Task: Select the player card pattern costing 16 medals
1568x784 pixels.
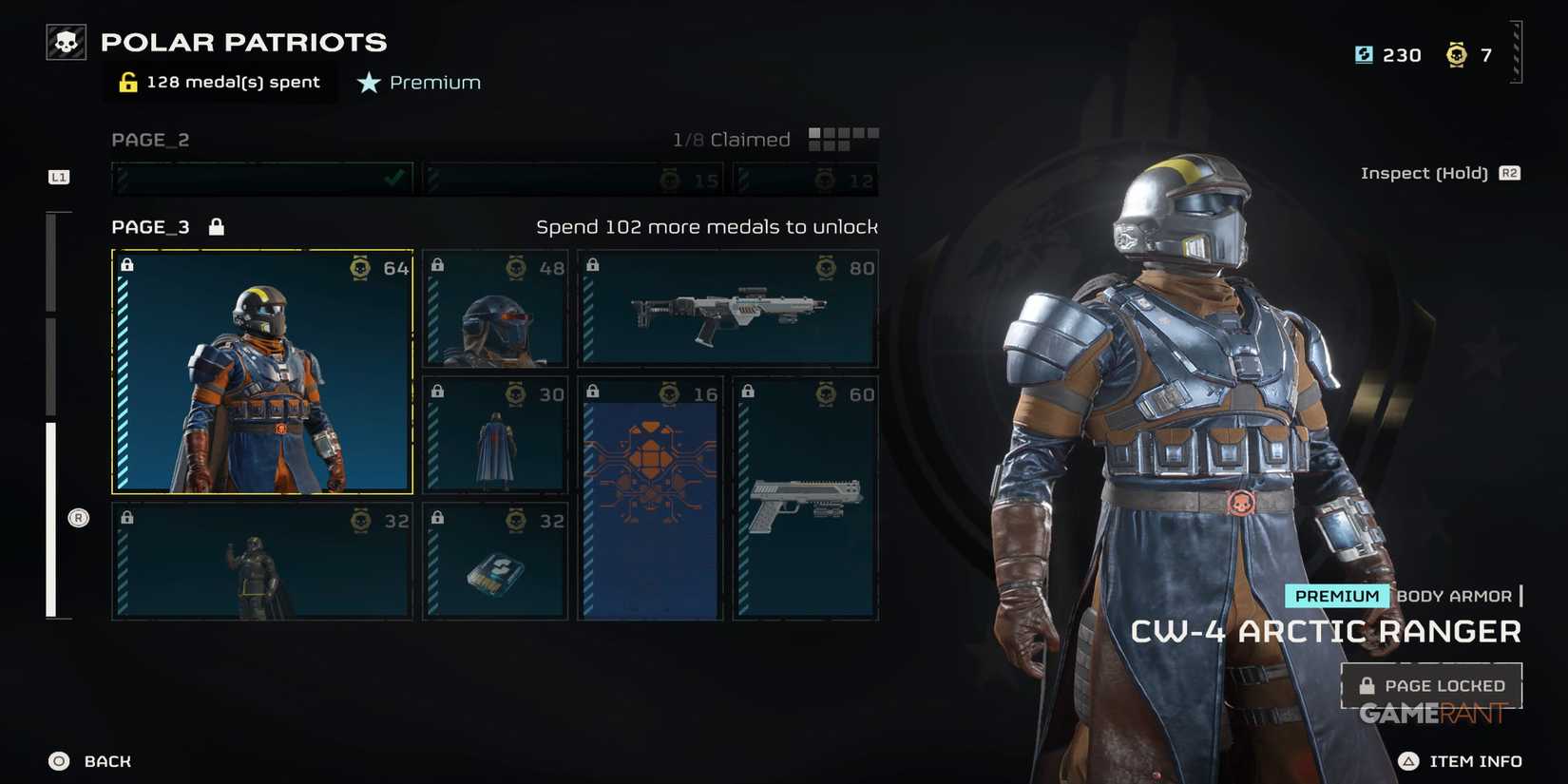Action: pos(649,497)
